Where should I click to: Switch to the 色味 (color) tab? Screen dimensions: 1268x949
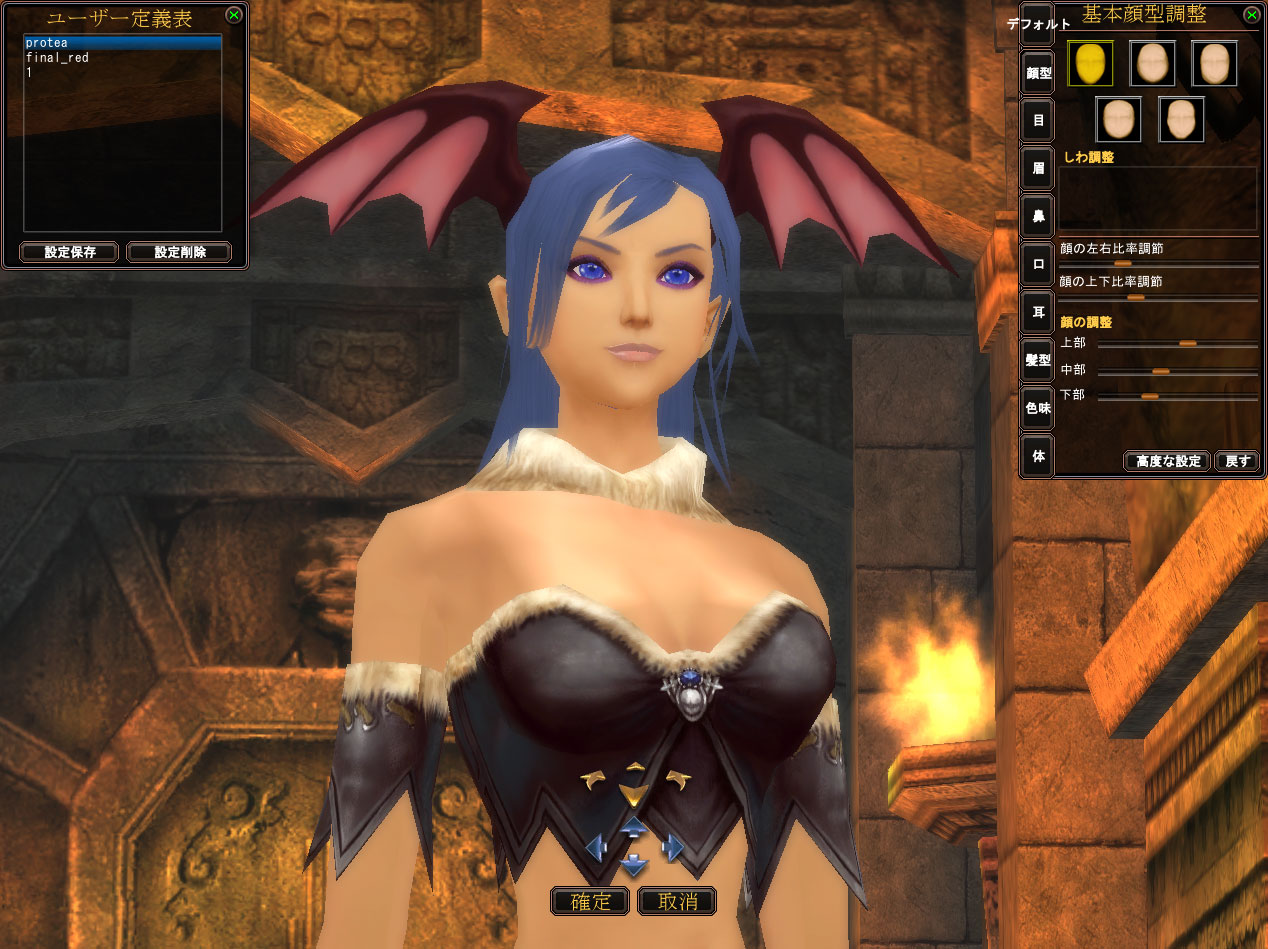tap(1038, 408)
